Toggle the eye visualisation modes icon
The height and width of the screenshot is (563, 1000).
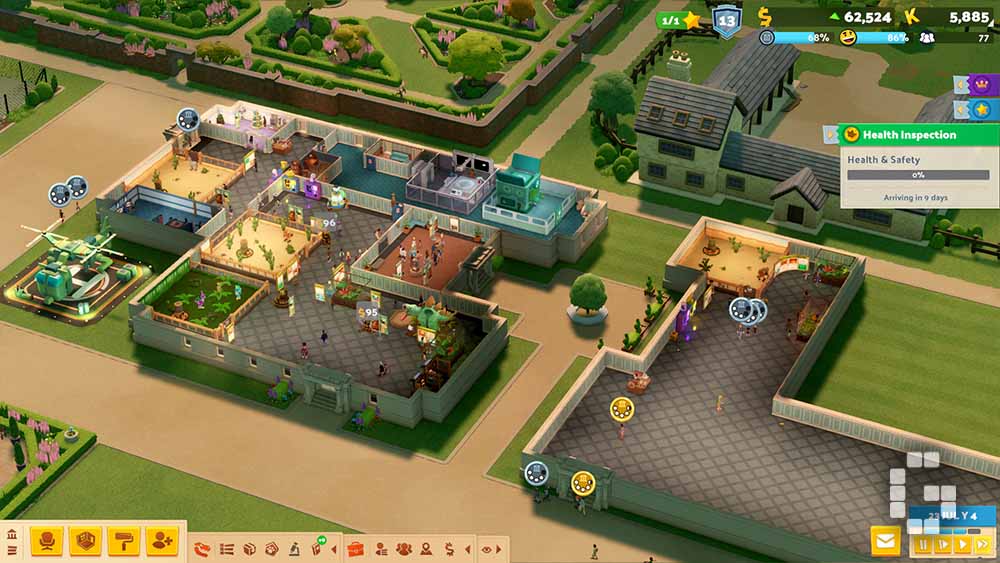point(487,549)
